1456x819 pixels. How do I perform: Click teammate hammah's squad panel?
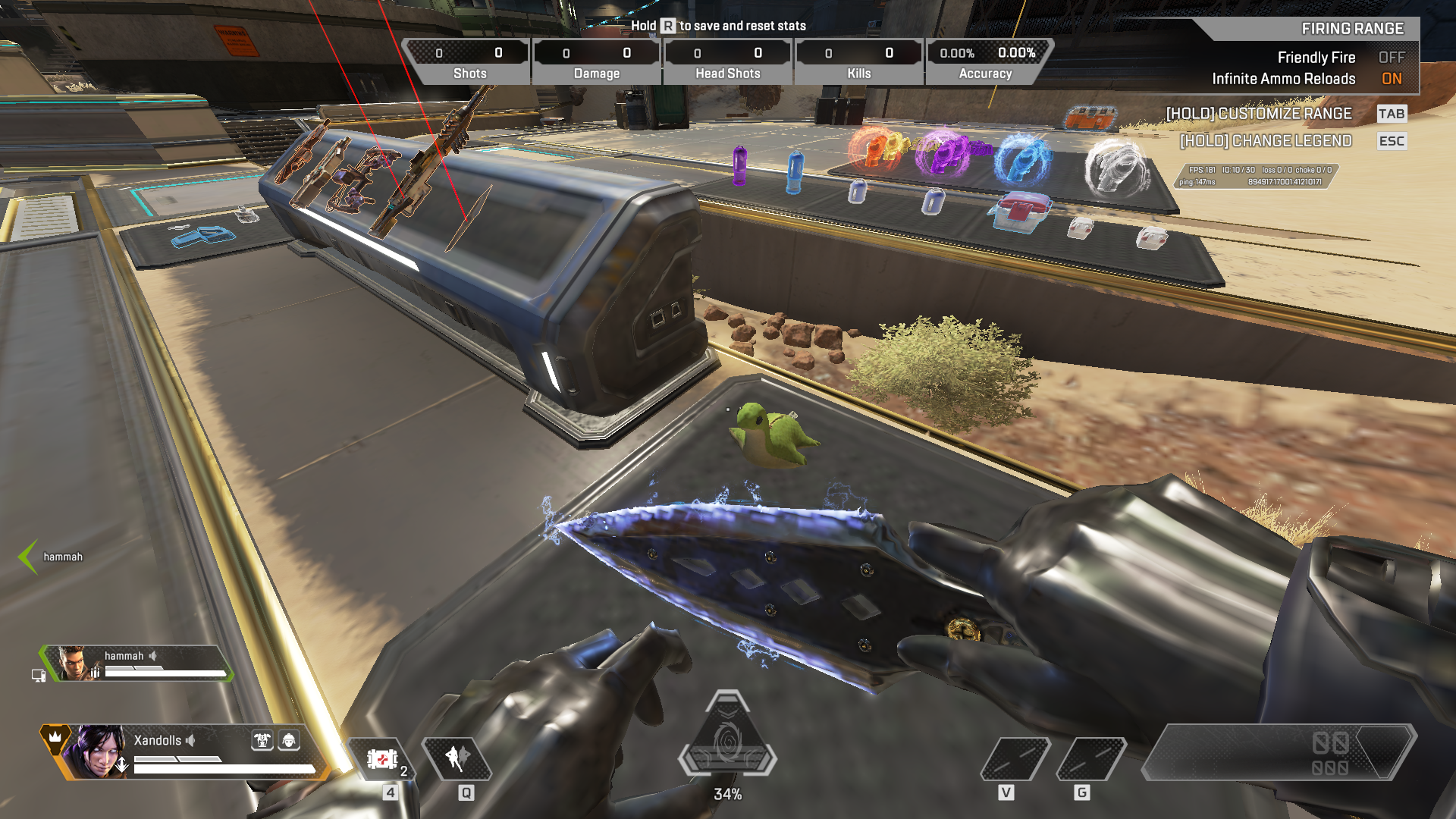(136, 664)
